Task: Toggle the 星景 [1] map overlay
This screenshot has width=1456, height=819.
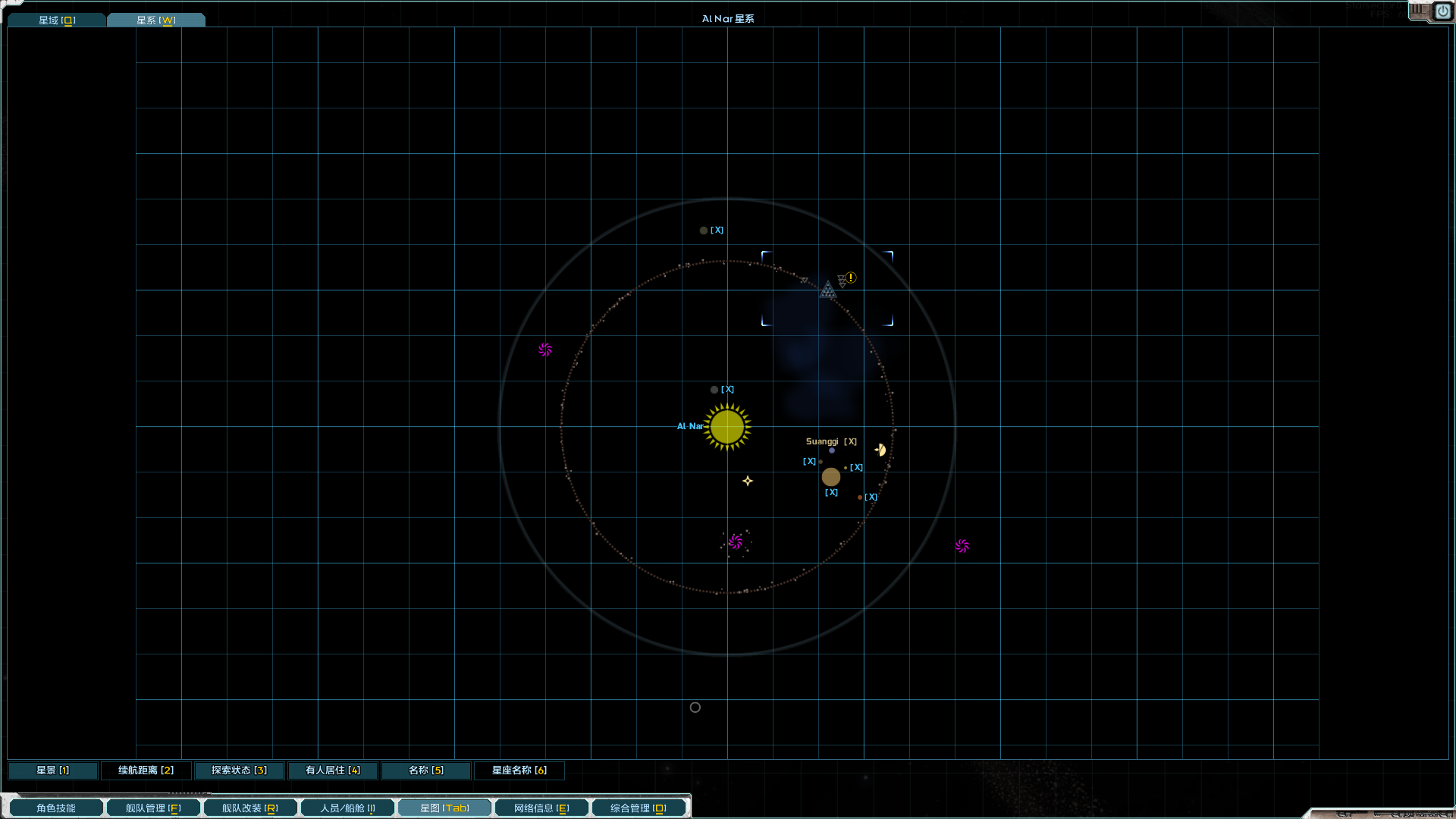Action: pos(52,770)
